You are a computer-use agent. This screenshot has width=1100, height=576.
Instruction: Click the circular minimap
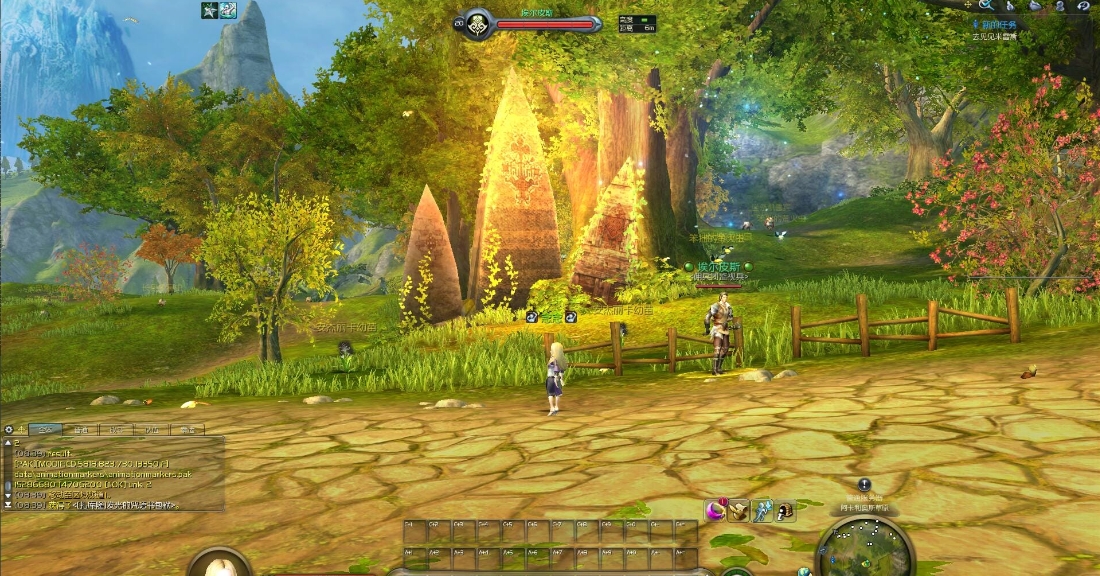865,551
